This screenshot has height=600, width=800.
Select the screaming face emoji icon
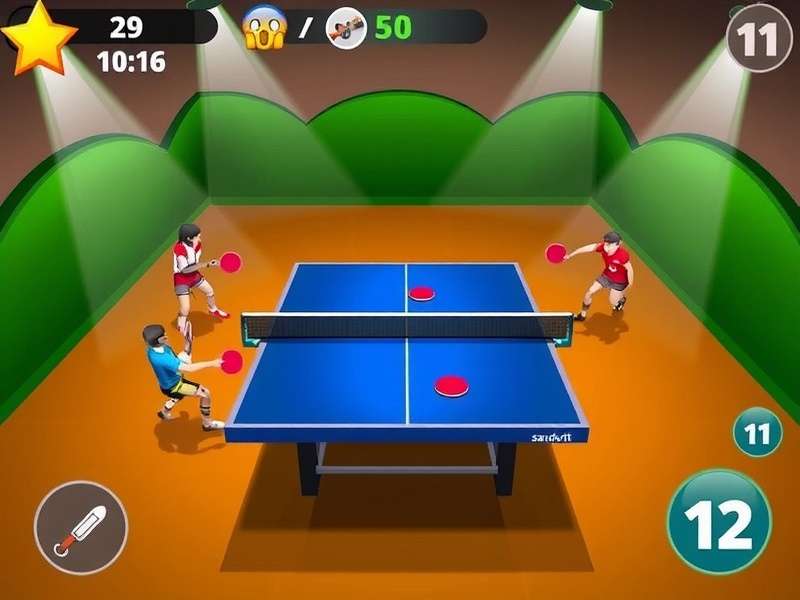click(x=265, y=27)
